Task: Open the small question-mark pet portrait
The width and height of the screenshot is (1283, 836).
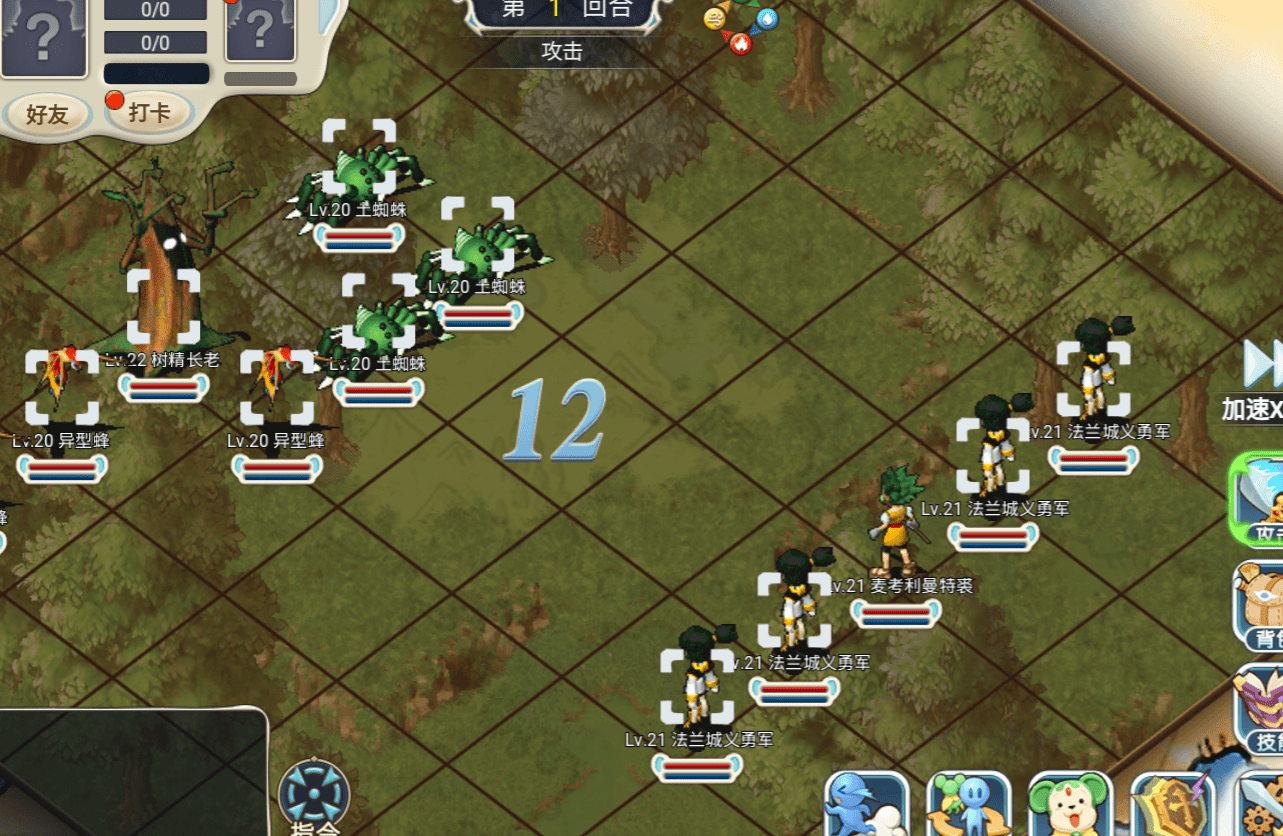Action: pos(260,29)
